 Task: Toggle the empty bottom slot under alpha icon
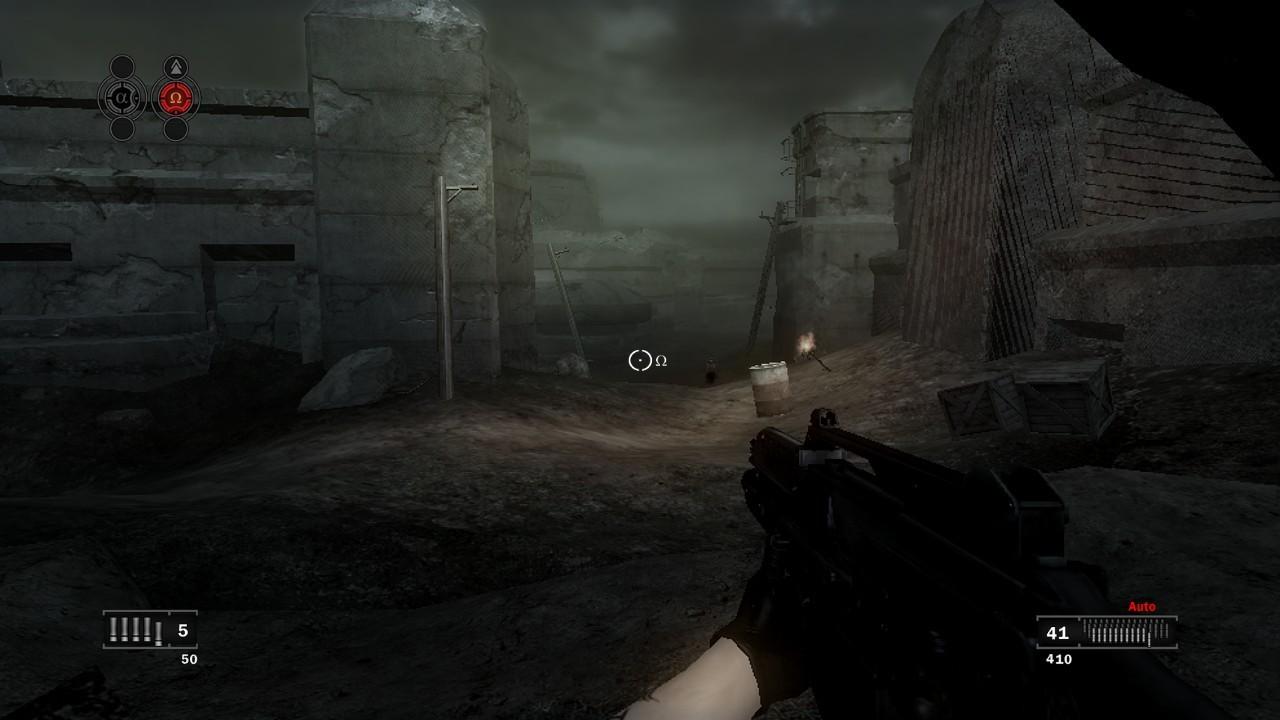click(x=122, y=127)
